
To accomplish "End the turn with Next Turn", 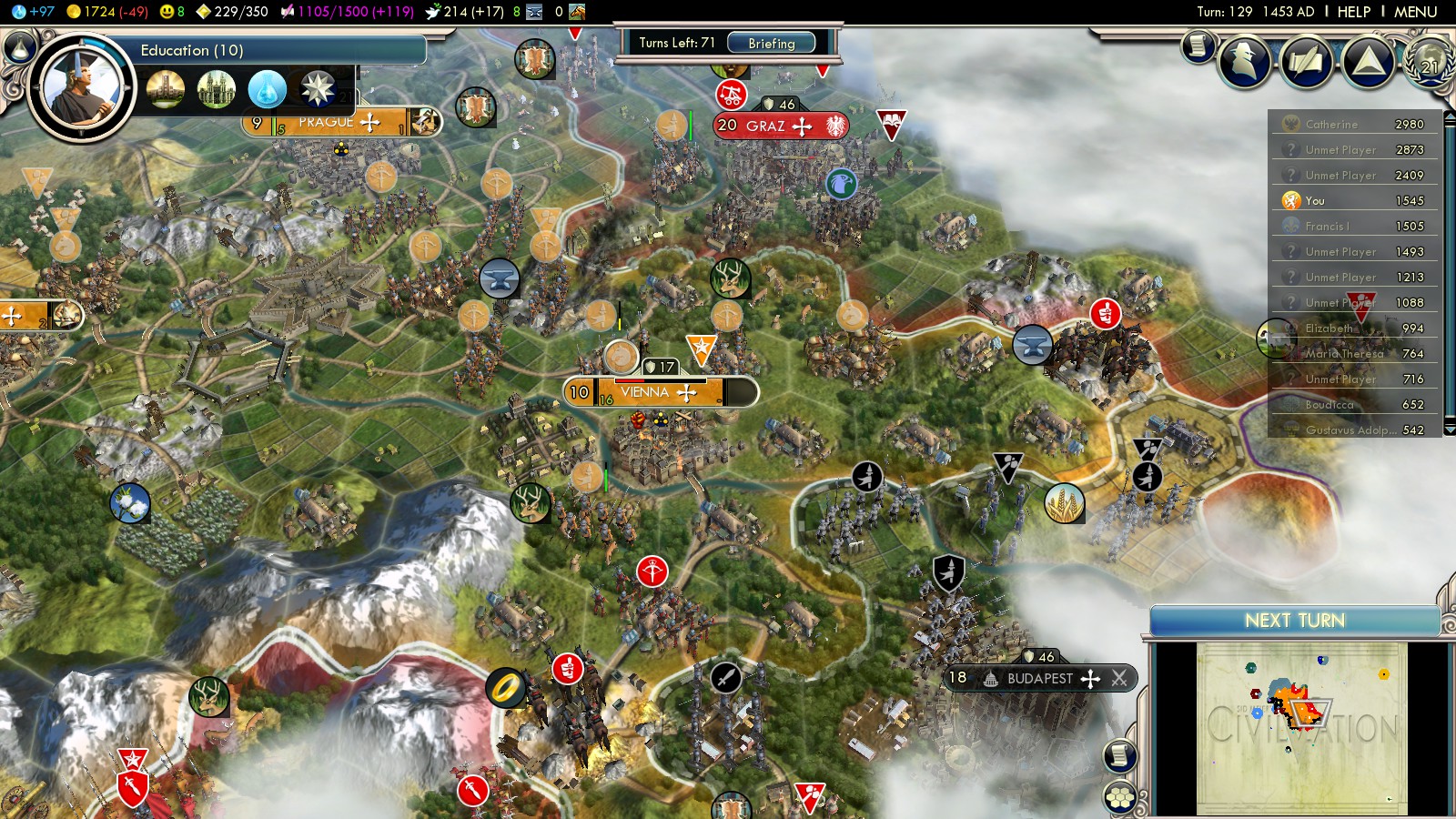I will click(1294, 621).
